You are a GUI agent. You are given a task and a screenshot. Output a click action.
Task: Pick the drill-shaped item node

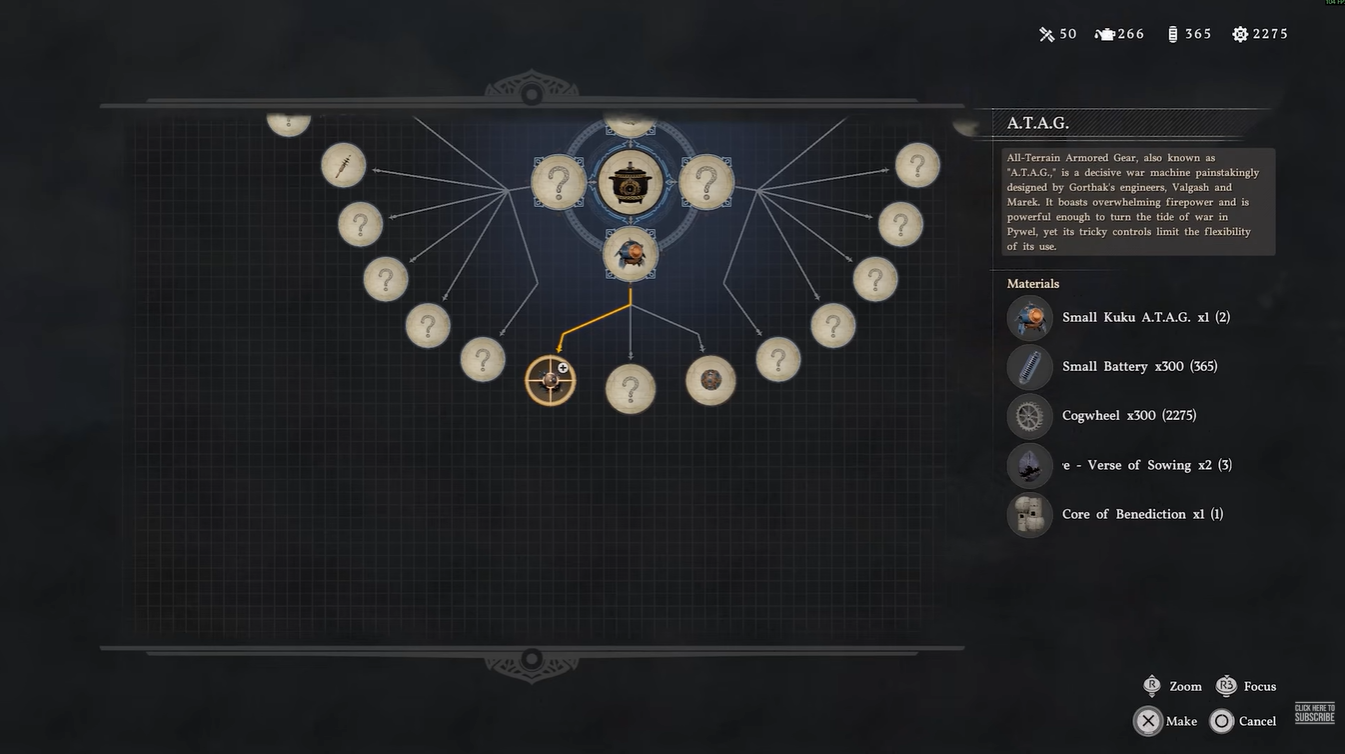pos(343,165)
